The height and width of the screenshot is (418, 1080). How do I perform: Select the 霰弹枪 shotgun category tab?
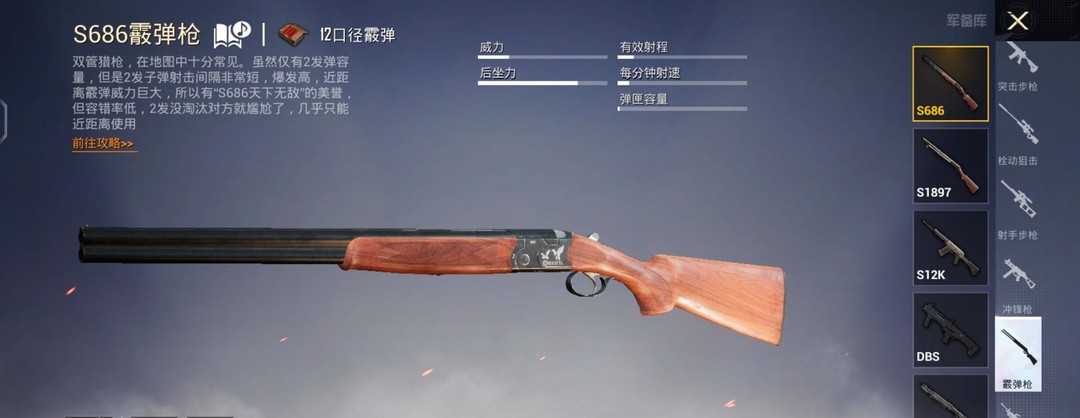click(1018, 354)
